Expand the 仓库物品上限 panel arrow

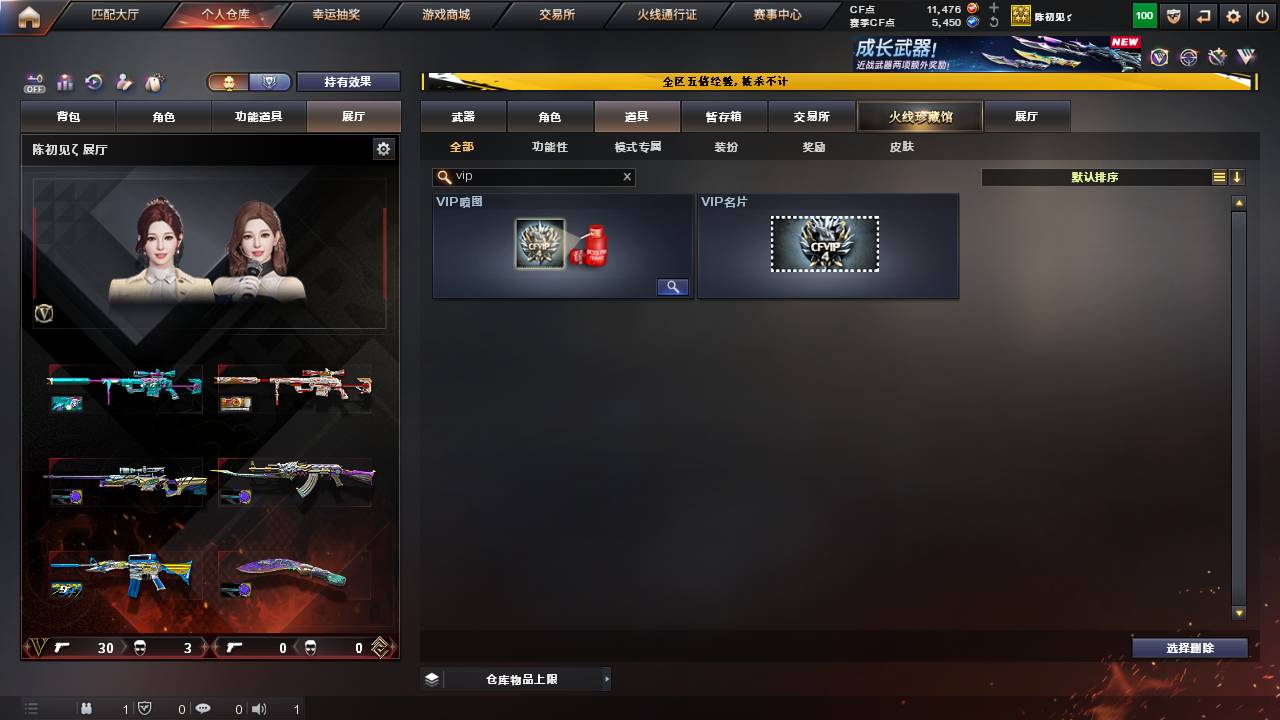pos(606,678)
